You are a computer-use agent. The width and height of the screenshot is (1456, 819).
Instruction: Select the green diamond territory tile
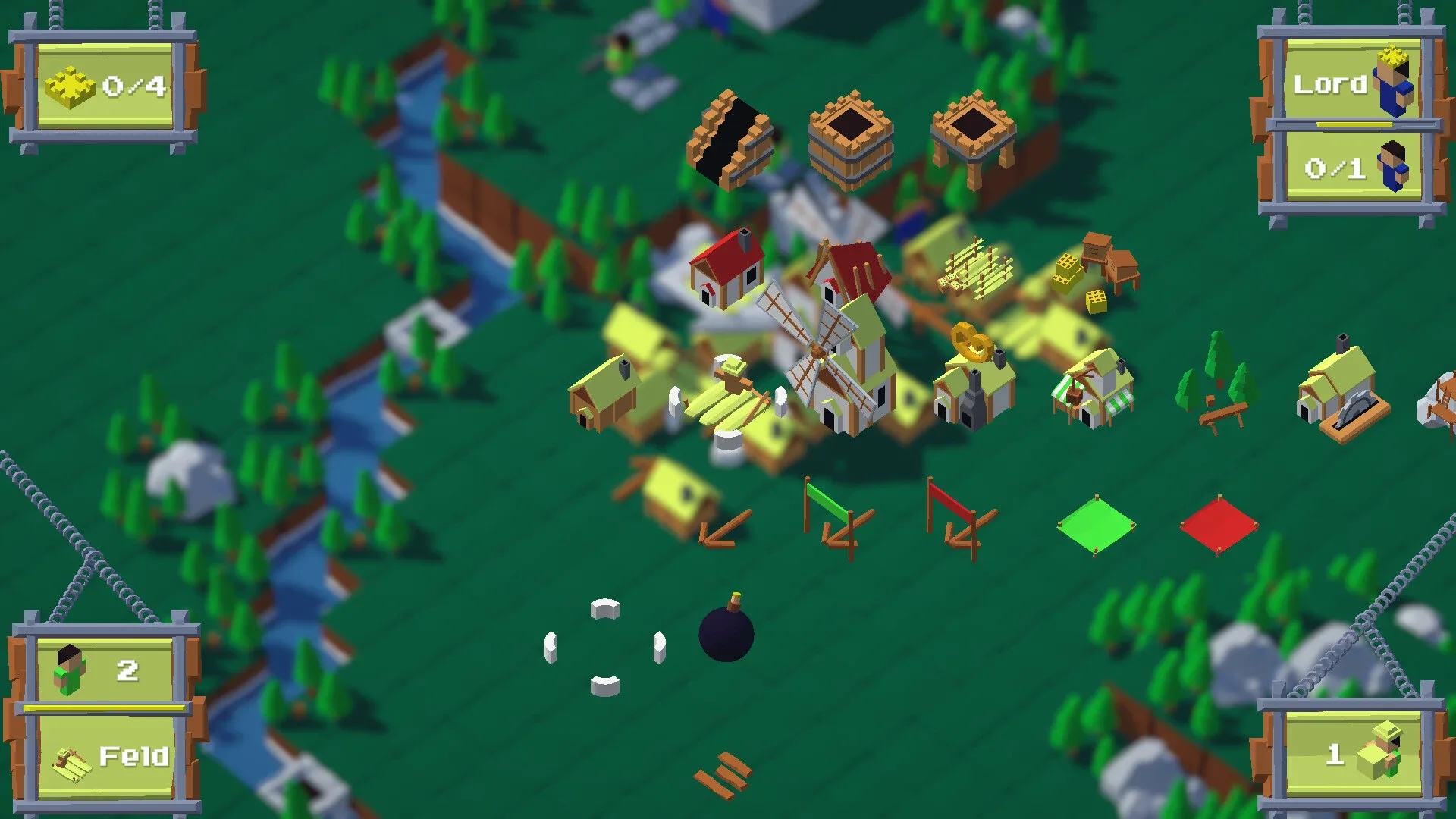[x=1096, y=523]
